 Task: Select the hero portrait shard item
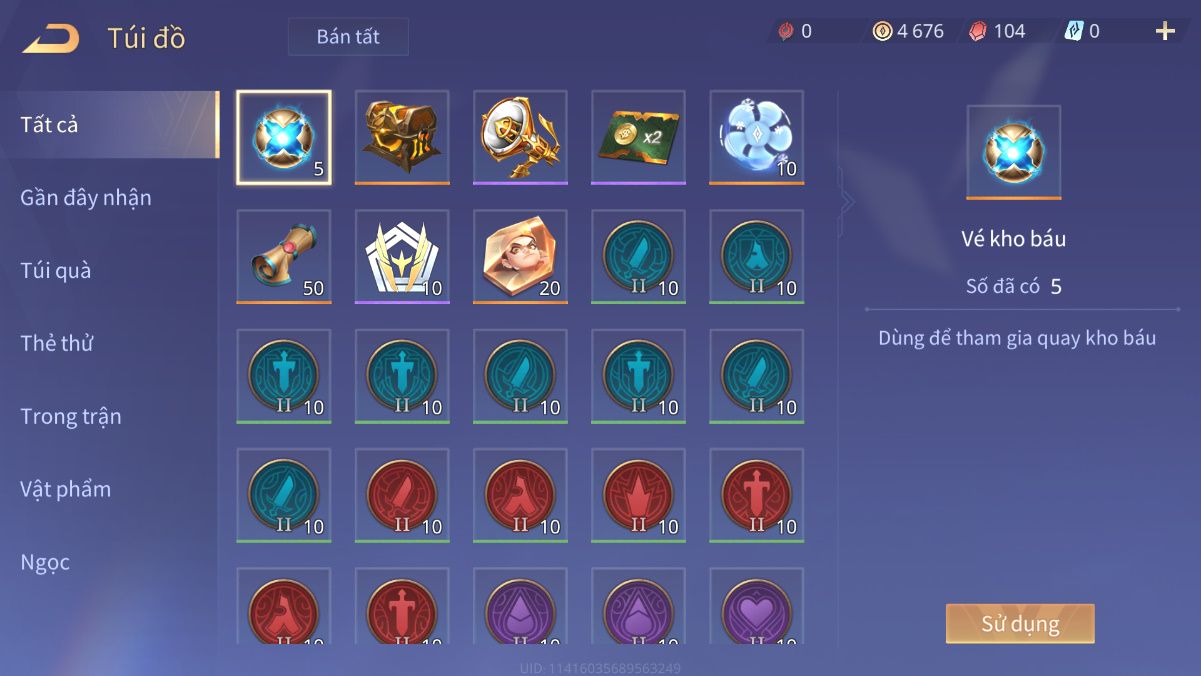point(520,256)
